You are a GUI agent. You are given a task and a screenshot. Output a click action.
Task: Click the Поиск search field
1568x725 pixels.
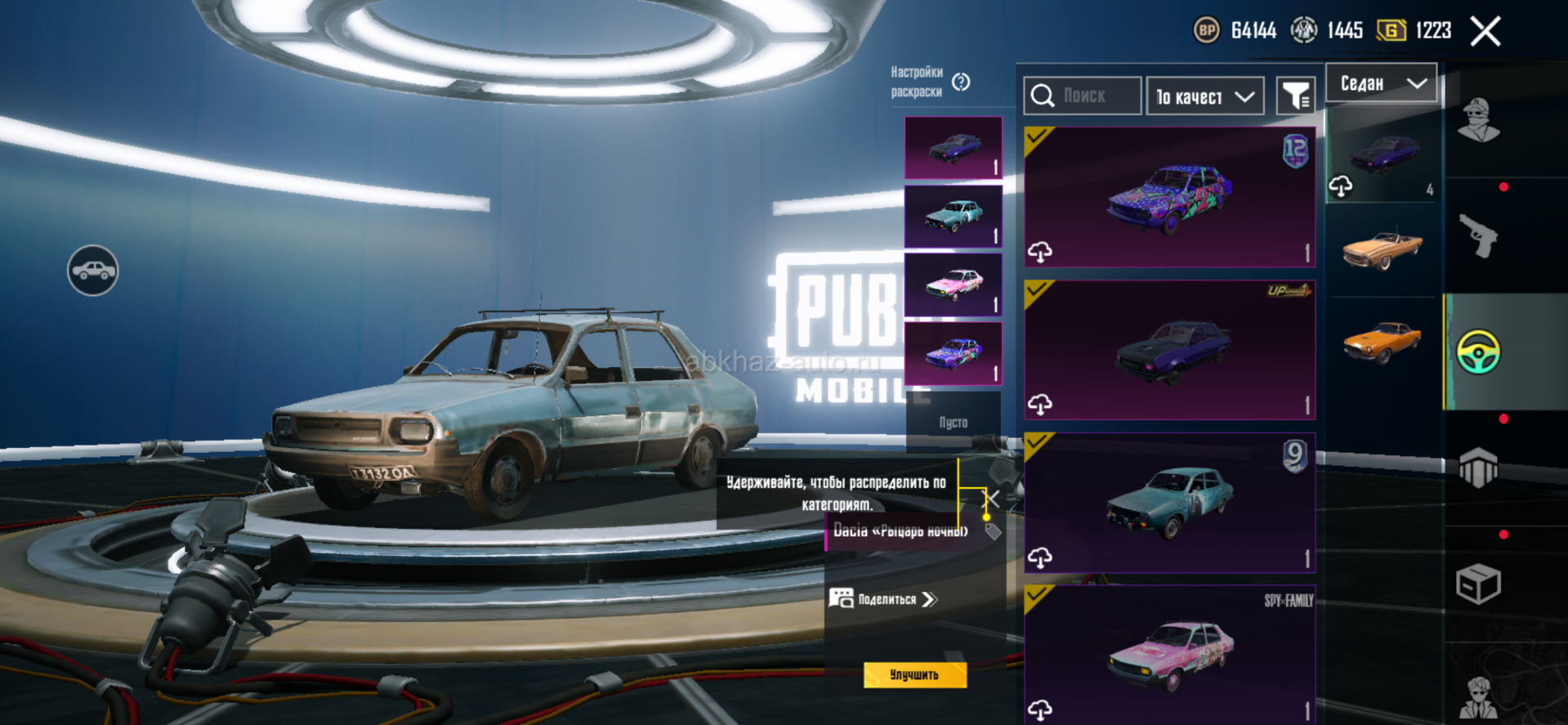tap(1083, 96)
